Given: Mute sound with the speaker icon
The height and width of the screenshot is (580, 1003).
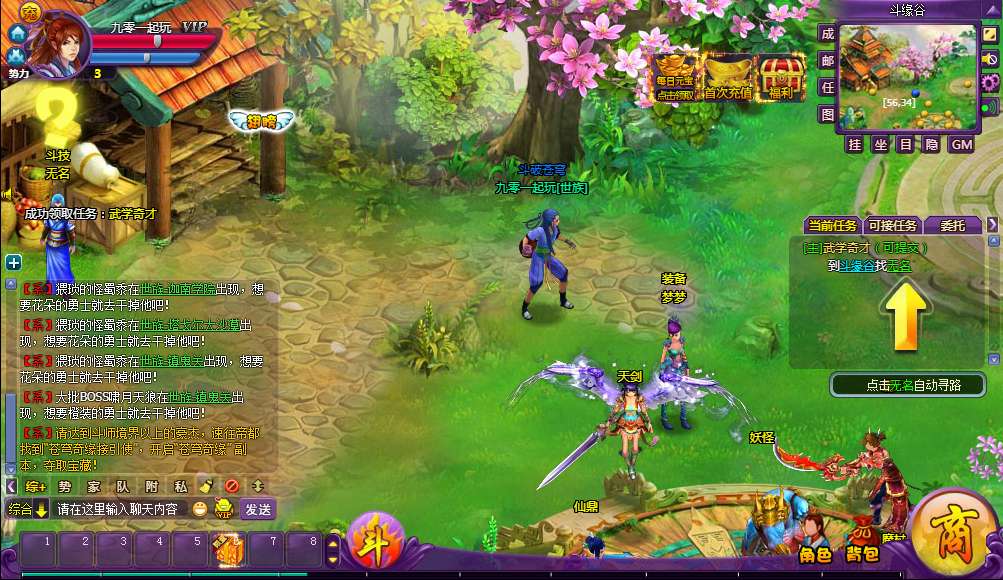Looking at the screenshot, I should (x=990, y=59).
